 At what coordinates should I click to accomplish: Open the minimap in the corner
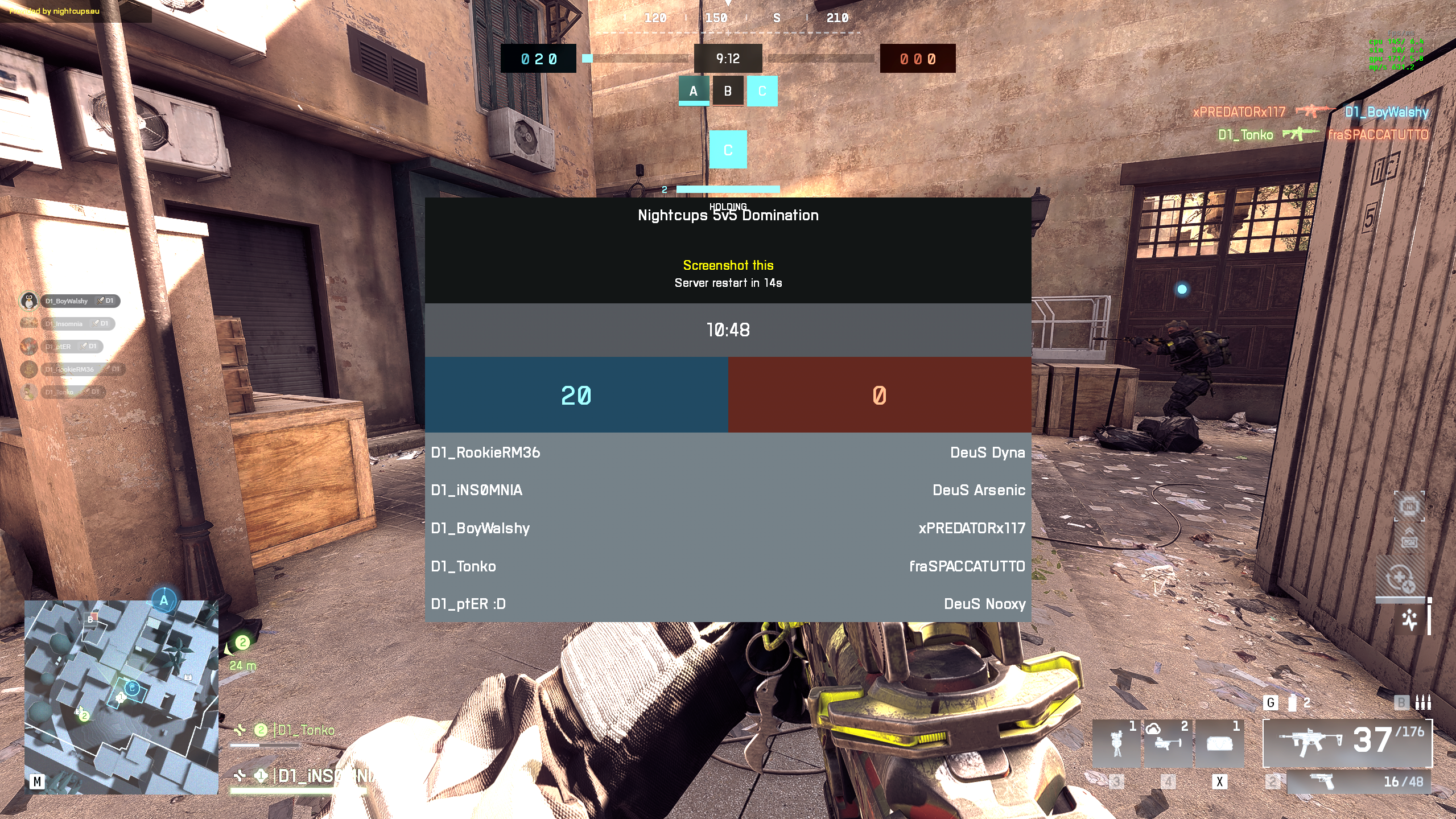coord(121,697)
